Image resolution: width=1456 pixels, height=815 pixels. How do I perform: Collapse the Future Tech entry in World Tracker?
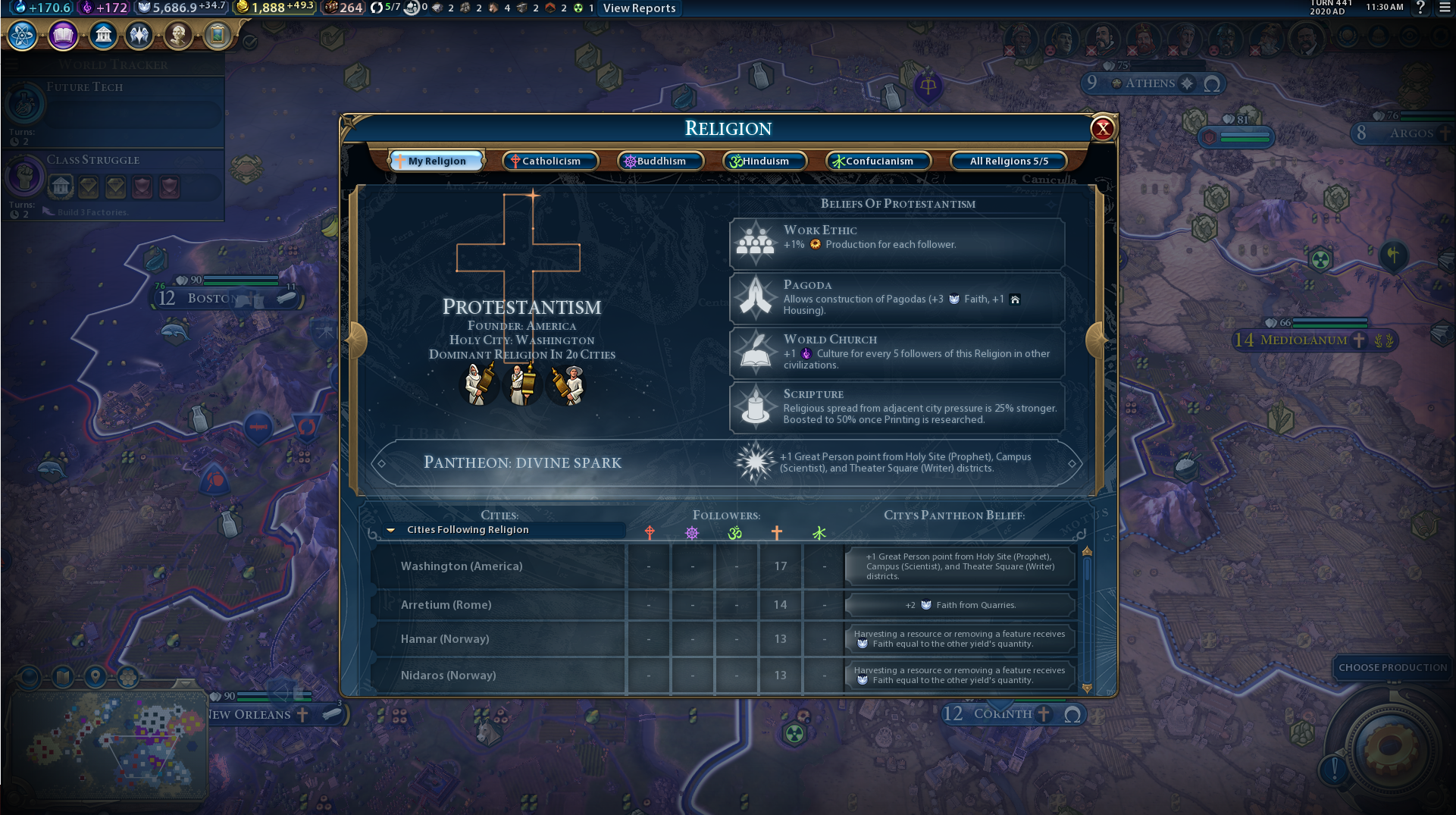(x=26, y=104)
